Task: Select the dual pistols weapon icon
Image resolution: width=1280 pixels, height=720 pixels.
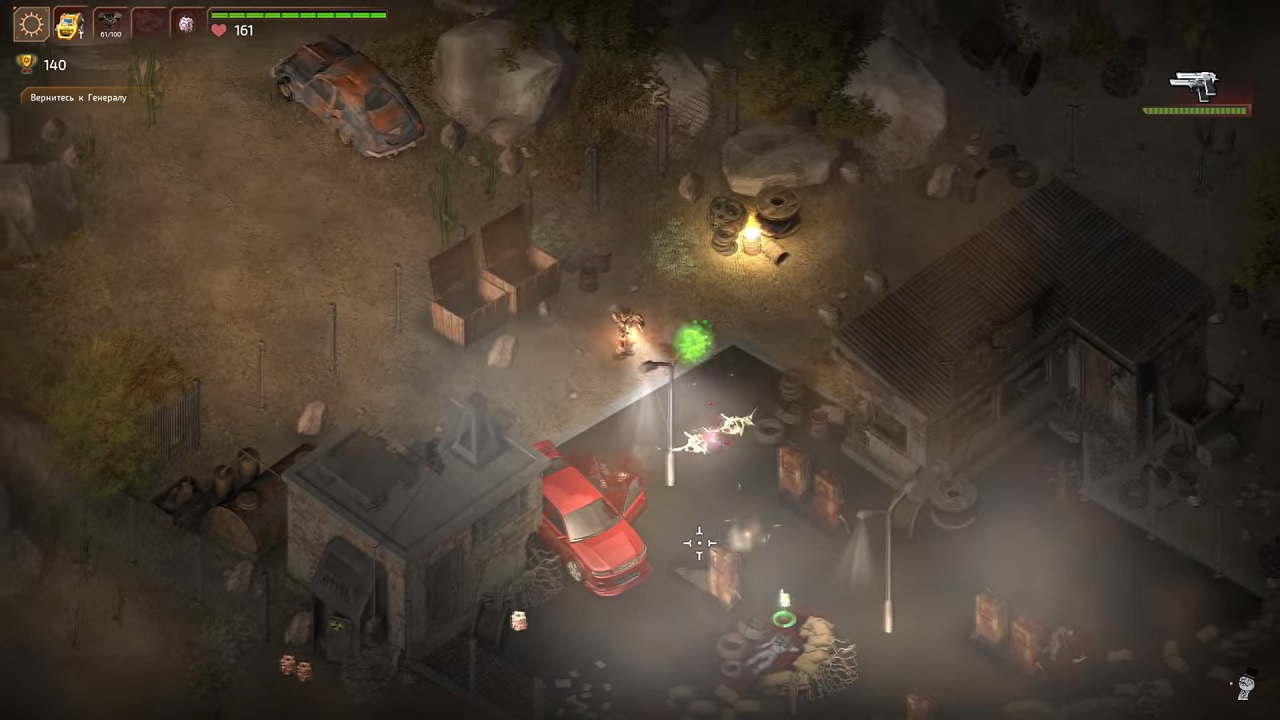Action: 1195,86
